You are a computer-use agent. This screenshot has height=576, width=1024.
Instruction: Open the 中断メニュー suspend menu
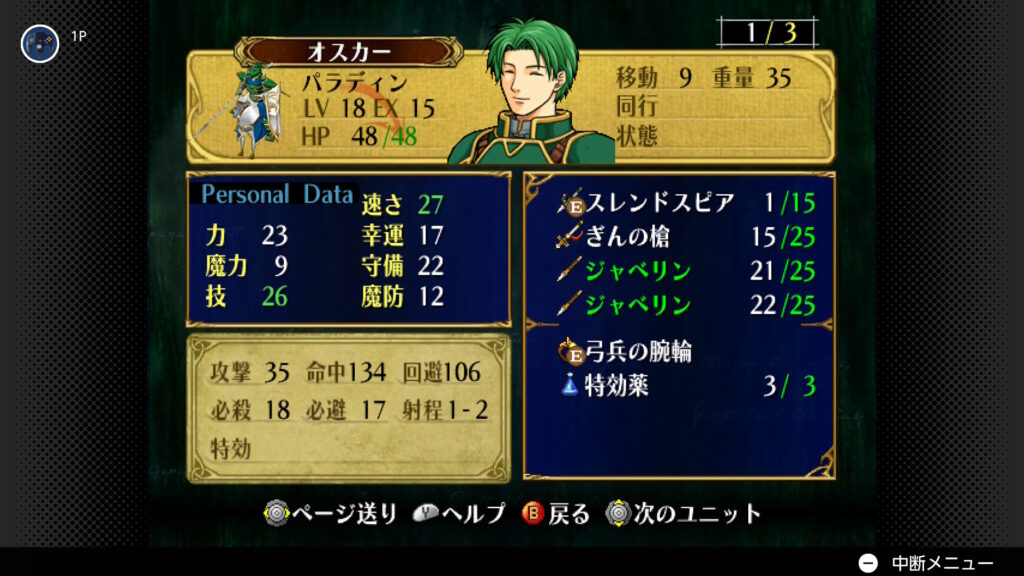(927, 563)
